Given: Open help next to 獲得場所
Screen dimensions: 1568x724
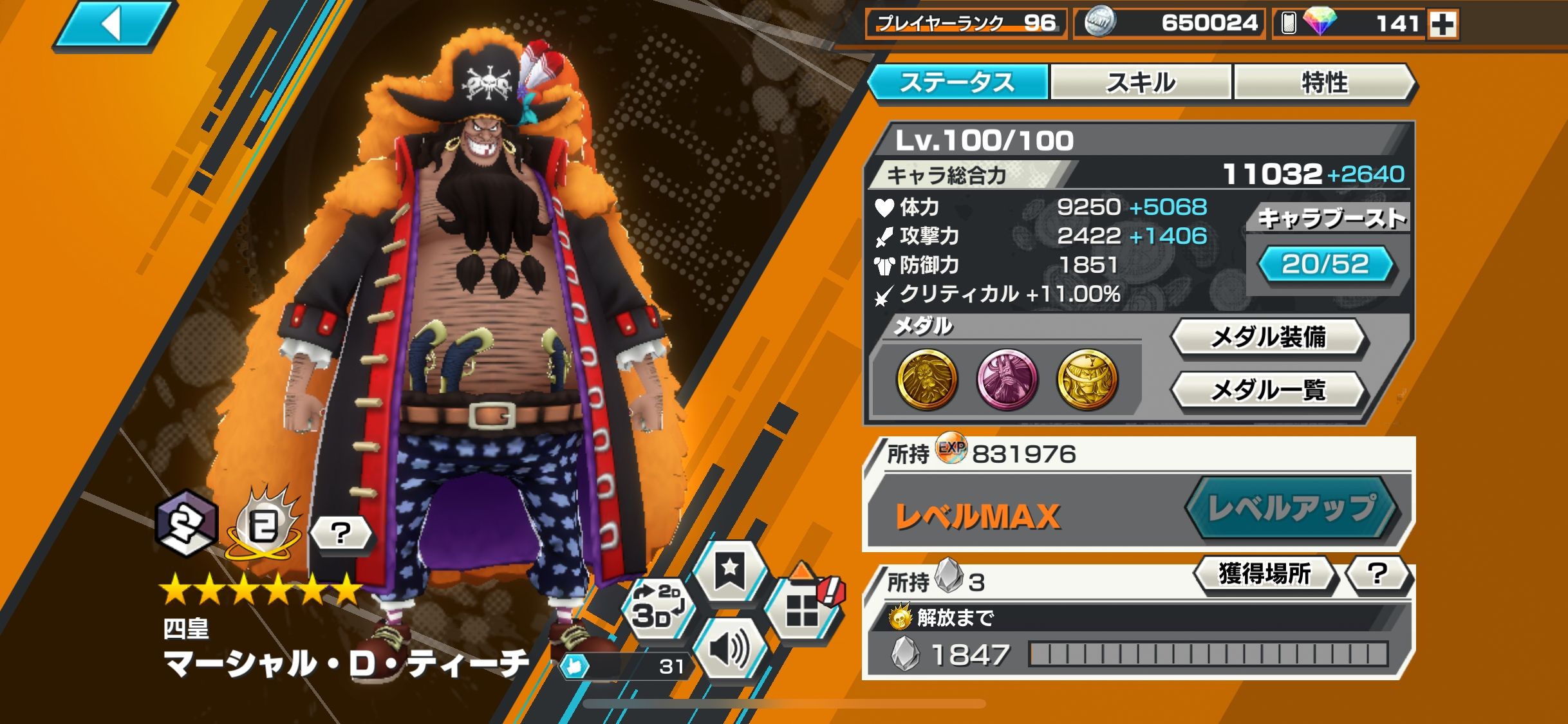Looking at the screenshot, I should pyautogui.click(x=1377, y=573).
